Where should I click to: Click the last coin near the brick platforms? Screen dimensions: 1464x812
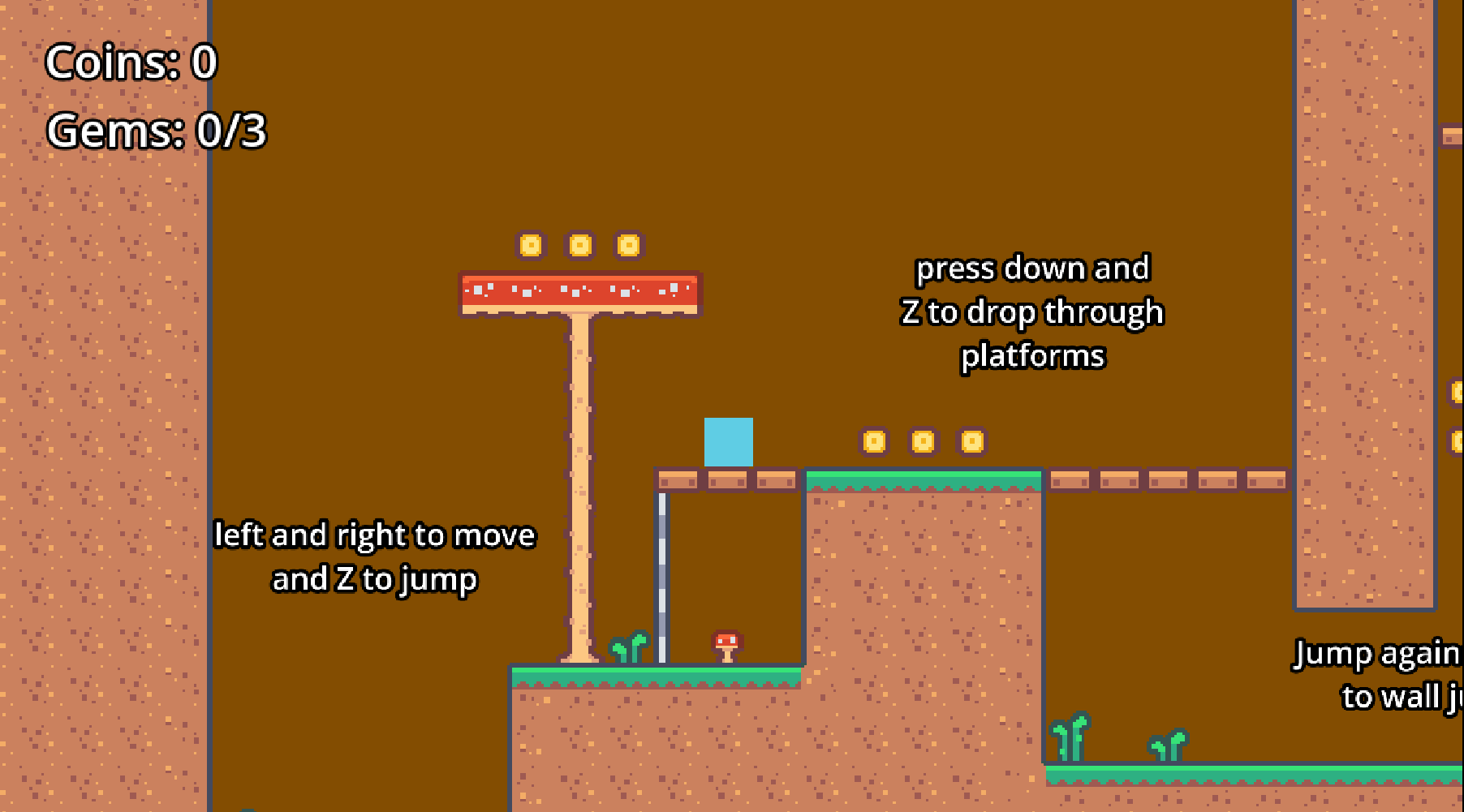tap(971, 442)
